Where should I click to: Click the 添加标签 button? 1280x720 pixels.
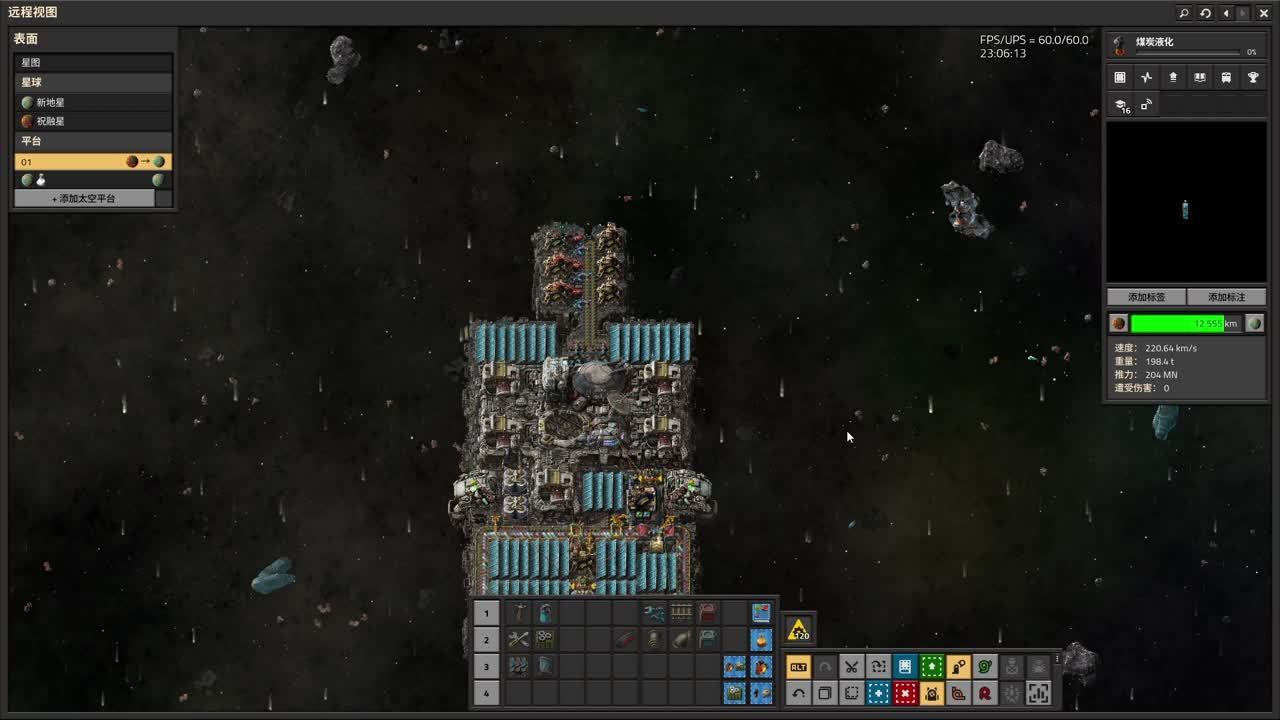1146,297
